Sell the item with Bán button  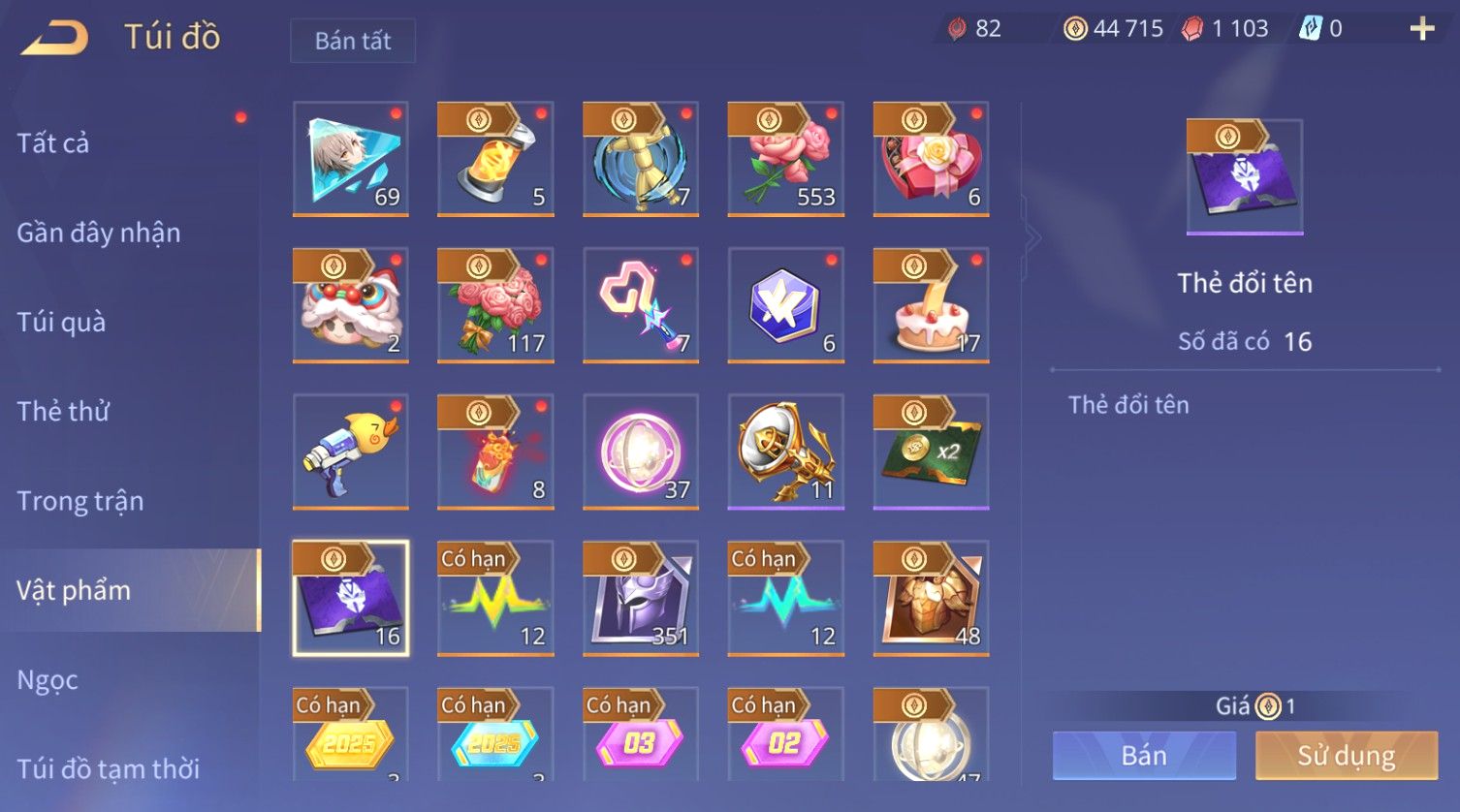click(1144, 756)
